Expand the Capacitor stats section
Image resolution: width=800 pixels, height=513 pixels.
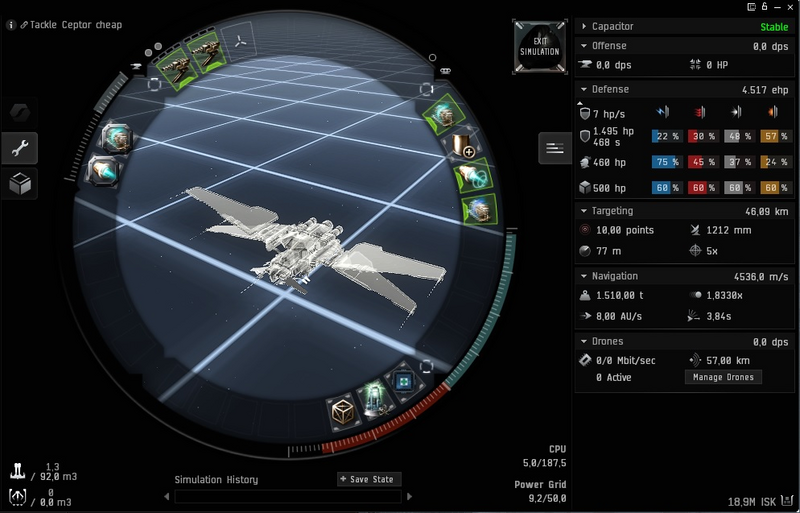point(584,27)
